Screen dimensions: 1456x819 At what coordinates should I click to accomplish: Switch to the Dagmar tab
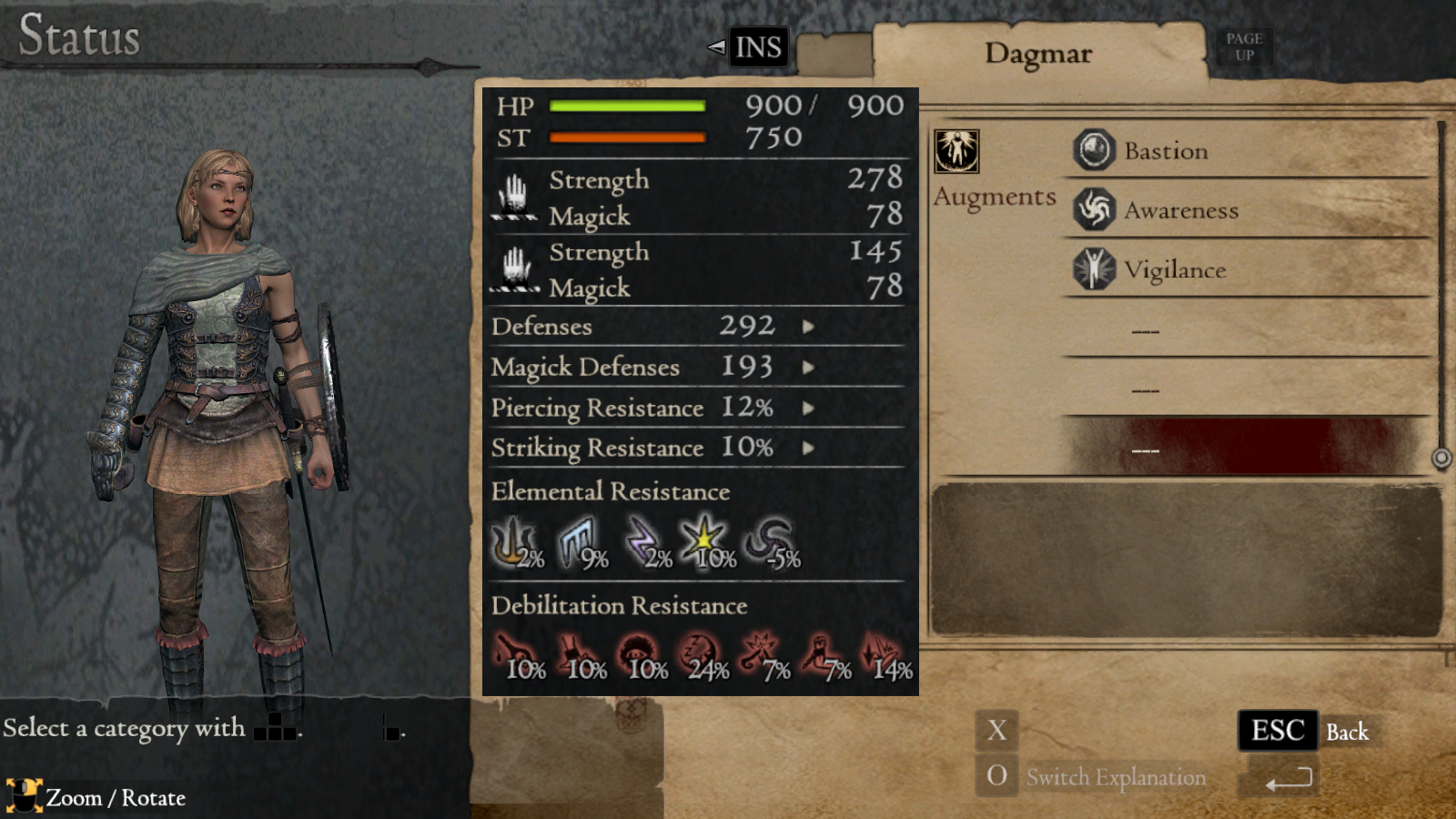(1040, 54)
